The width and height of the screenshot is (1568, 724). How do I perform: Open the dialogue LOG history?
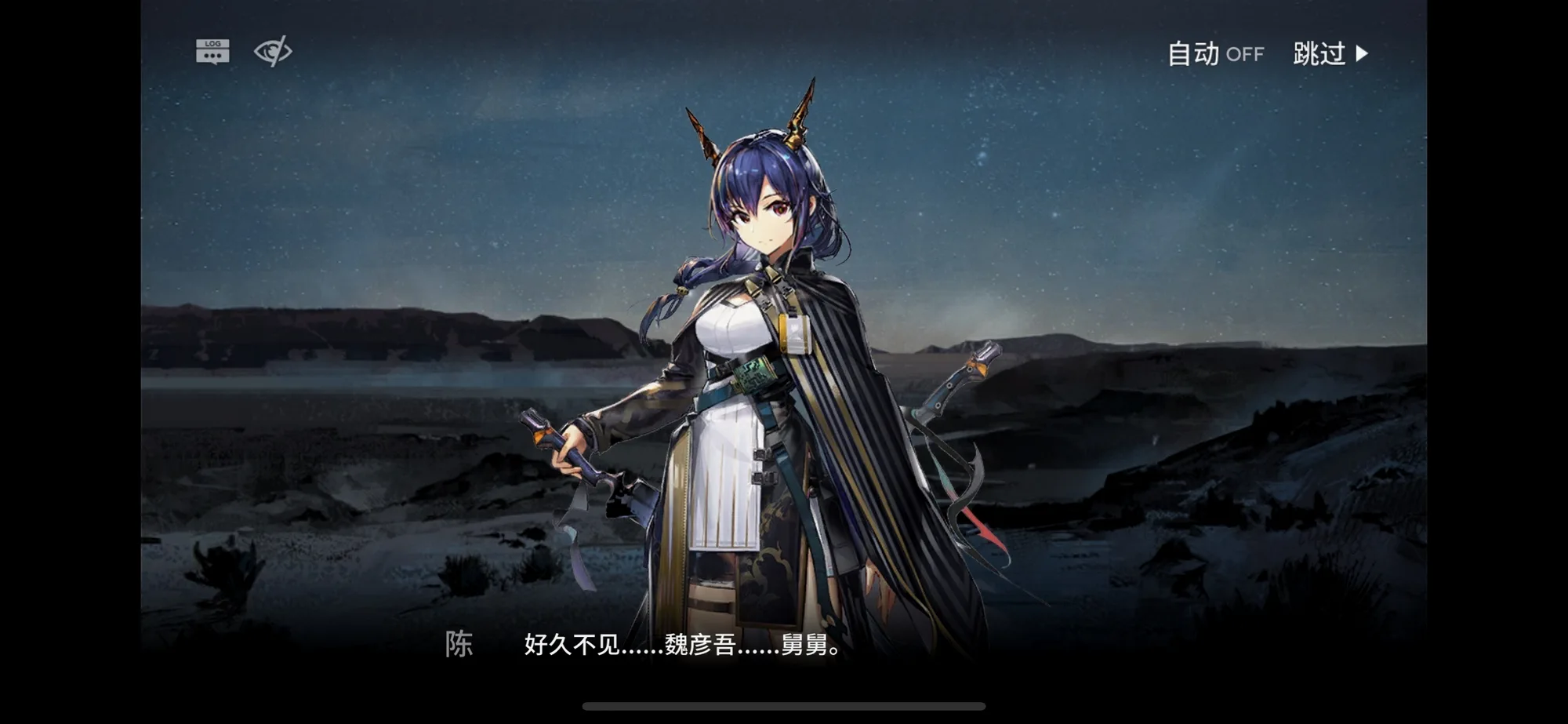[212, 52]
